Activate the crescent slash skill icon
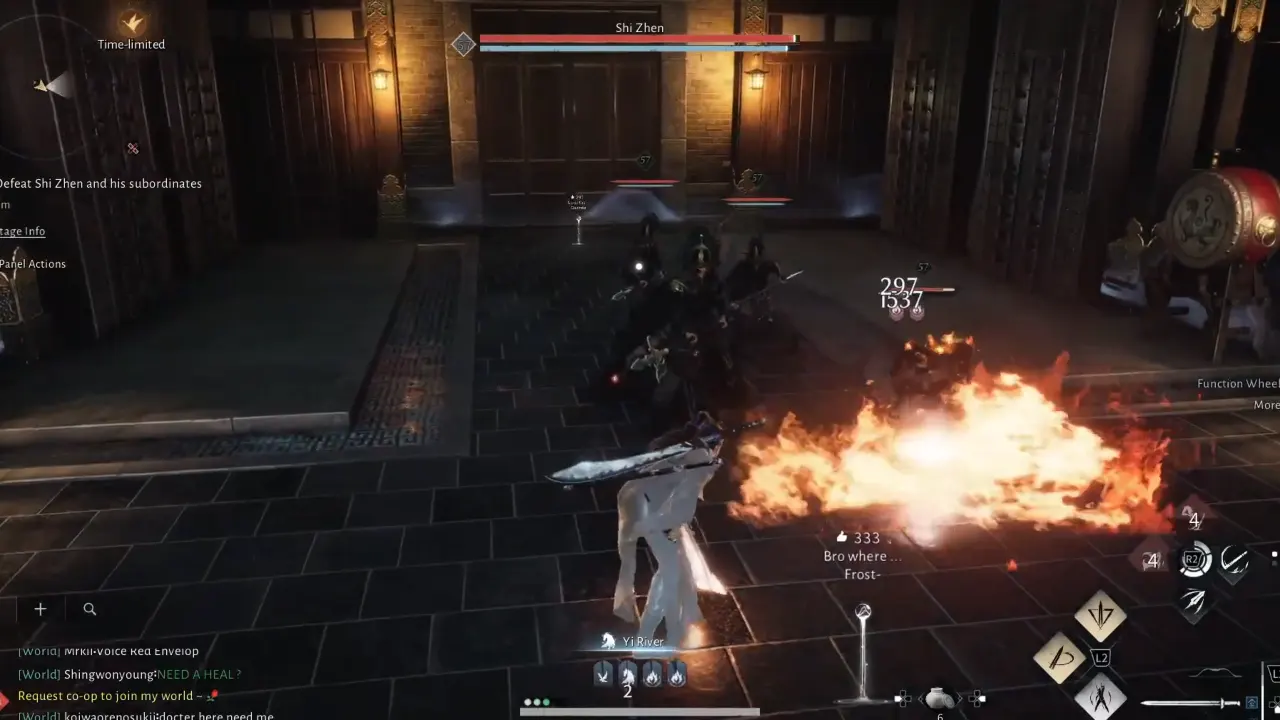The height and width of the screenshot is (720, 1280). (x=1232, y=560)
